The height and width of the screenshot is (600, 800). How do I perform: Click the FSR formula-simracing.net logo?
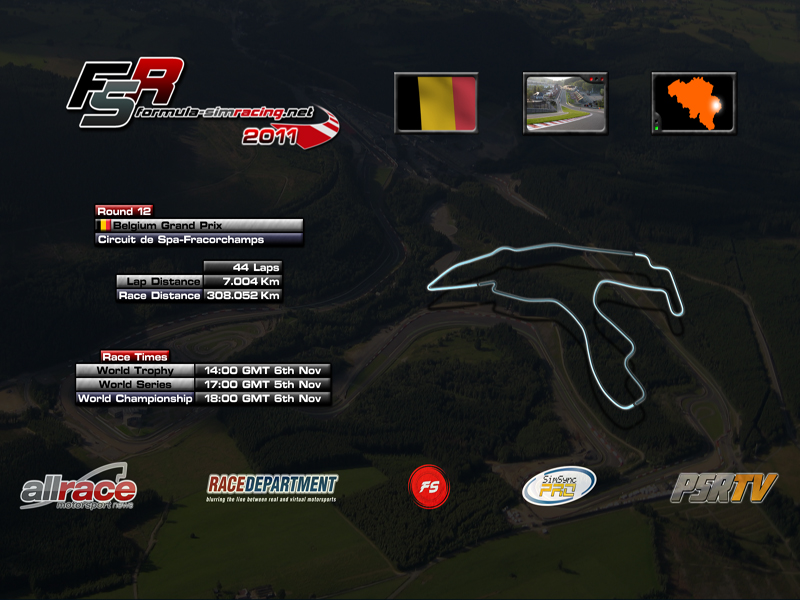click(200, 103)
